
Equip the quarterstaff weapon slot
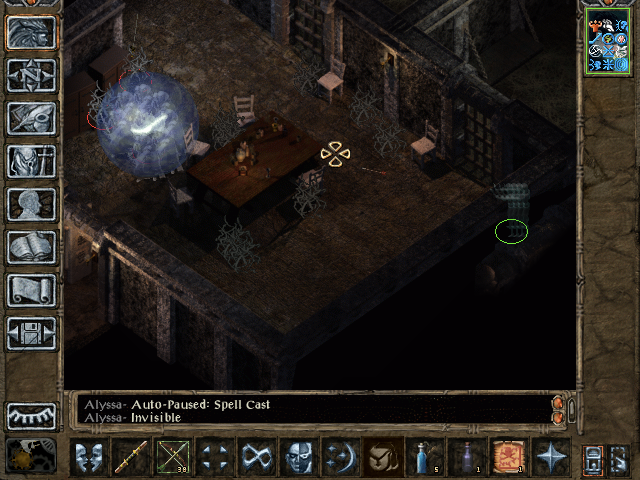coord(131,458)
